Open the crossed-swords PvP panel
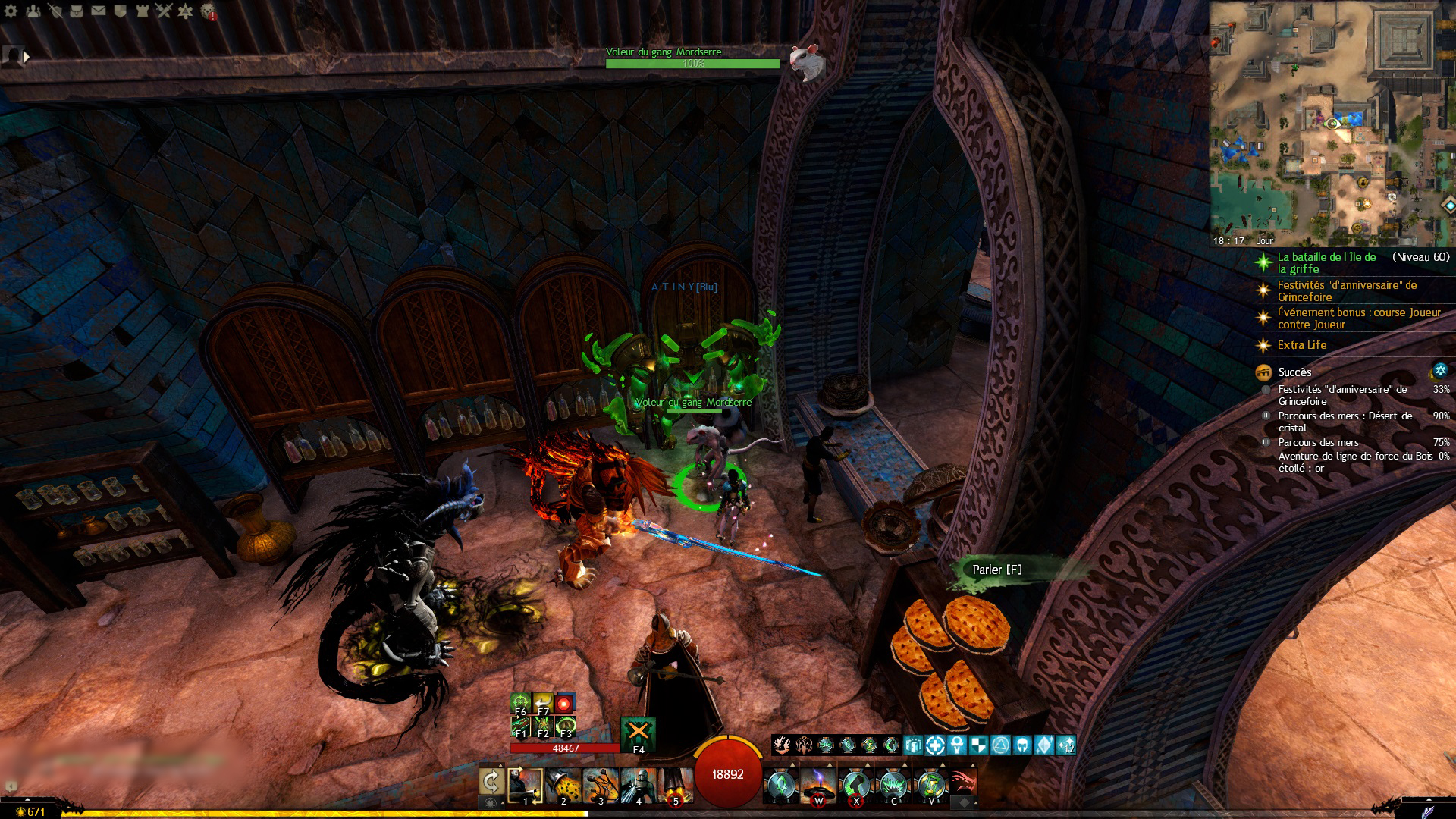This screenshot has height=819, width=1456. coord(164,11)
